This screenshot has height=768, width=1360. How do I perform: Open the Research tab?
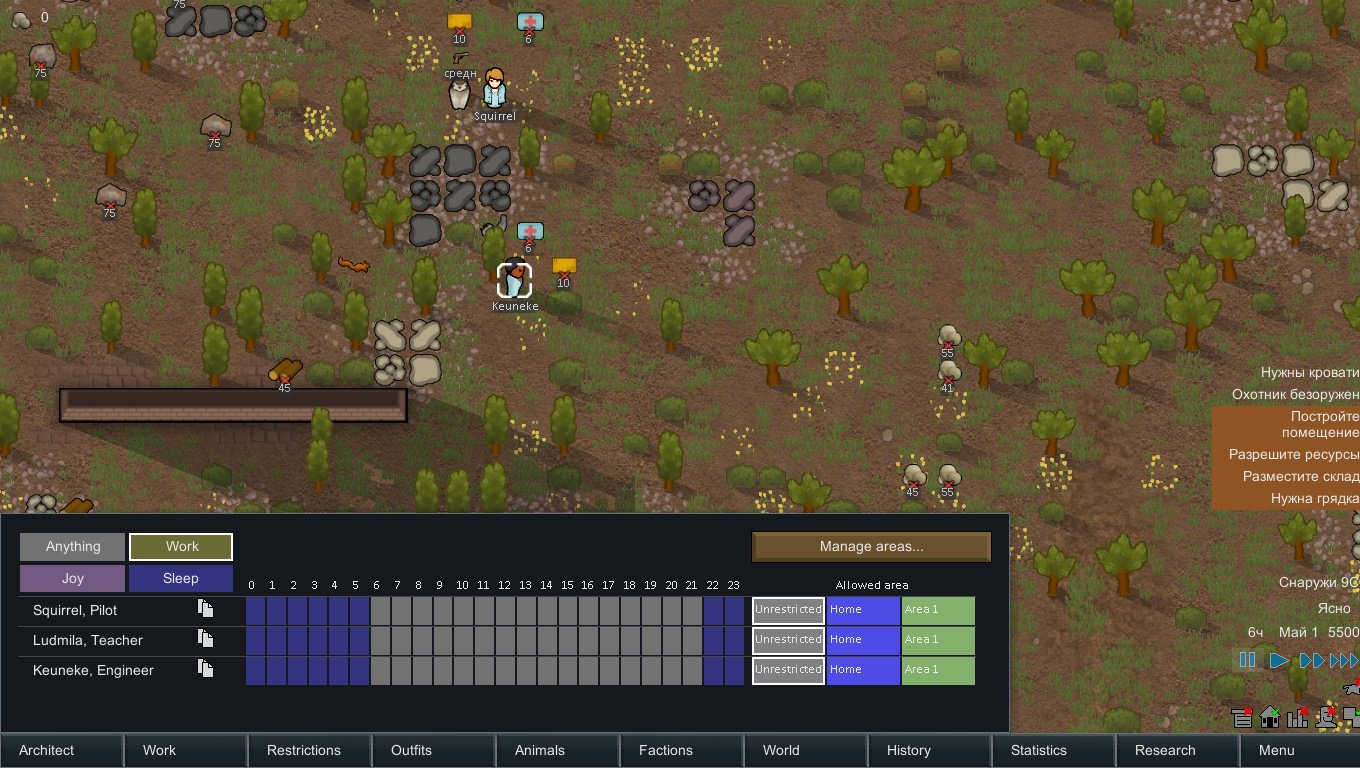[x=1163, y=750]
